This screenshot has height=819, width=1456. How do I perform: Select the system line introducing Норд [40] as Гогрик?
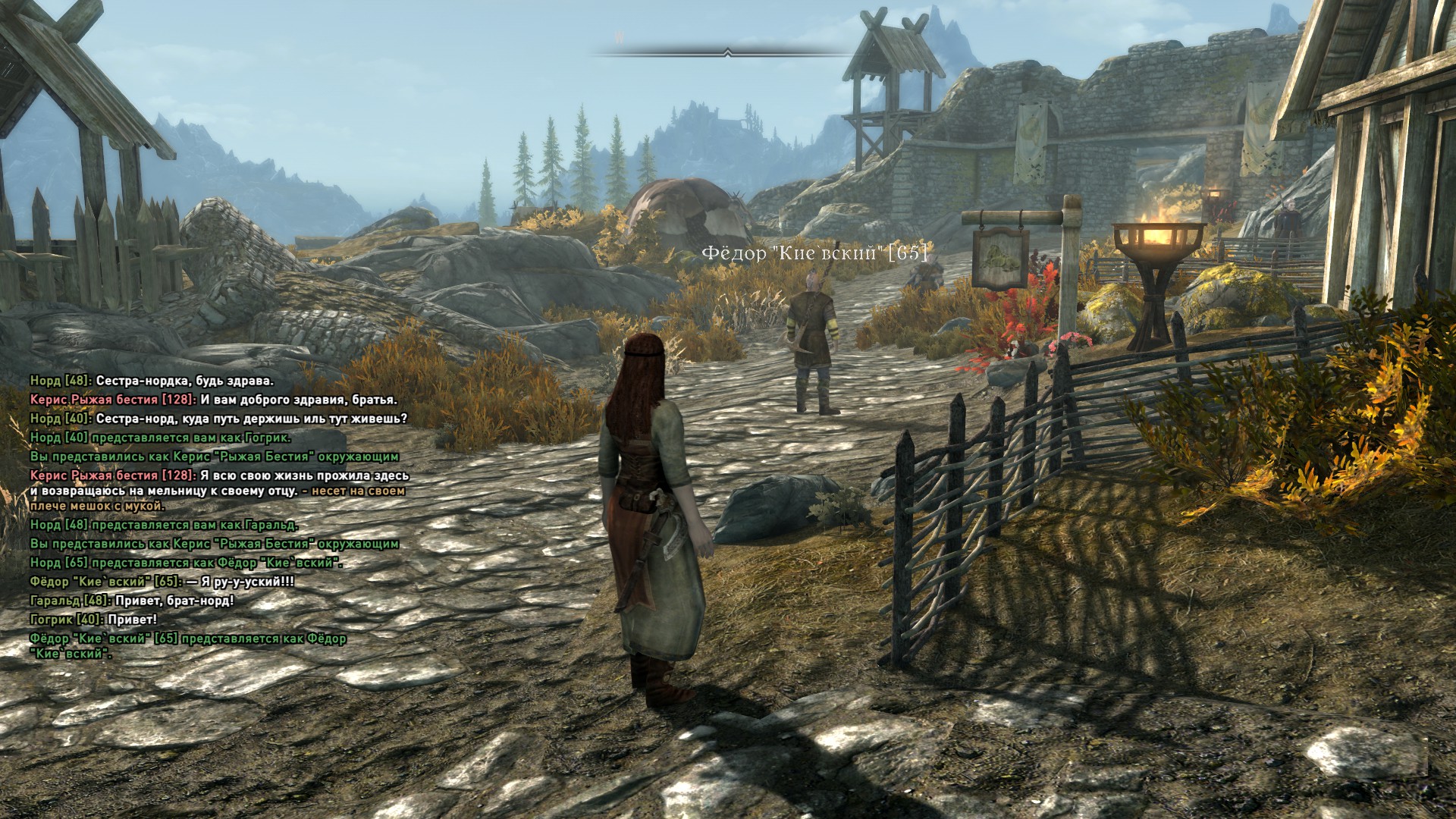click(161, 438)
